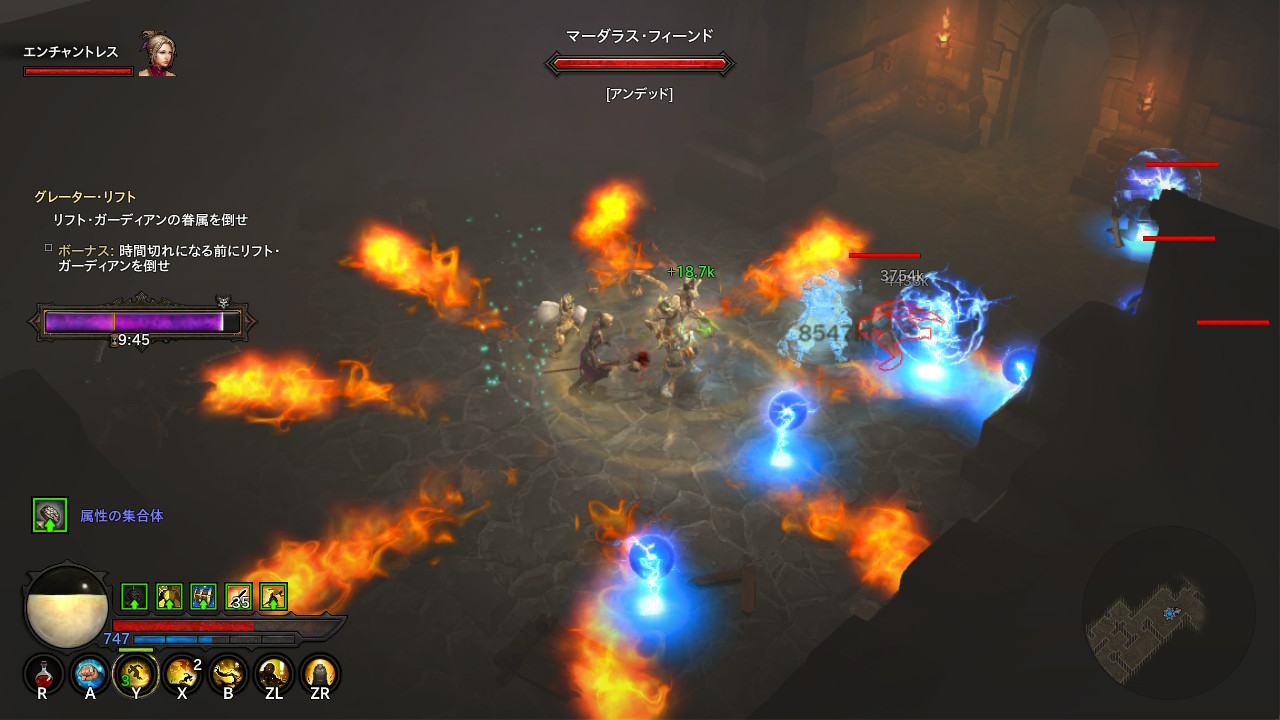Select the Enchantress follower portrait

157,58
